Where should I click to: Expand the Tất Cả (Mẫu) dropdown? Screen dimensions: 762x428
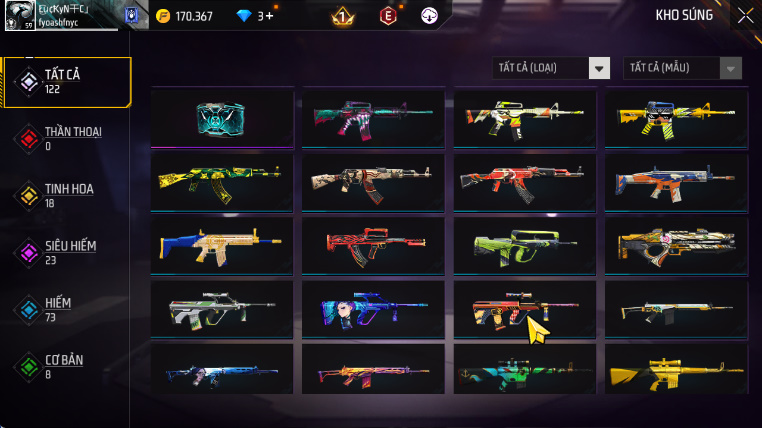(x=683, y=68)
